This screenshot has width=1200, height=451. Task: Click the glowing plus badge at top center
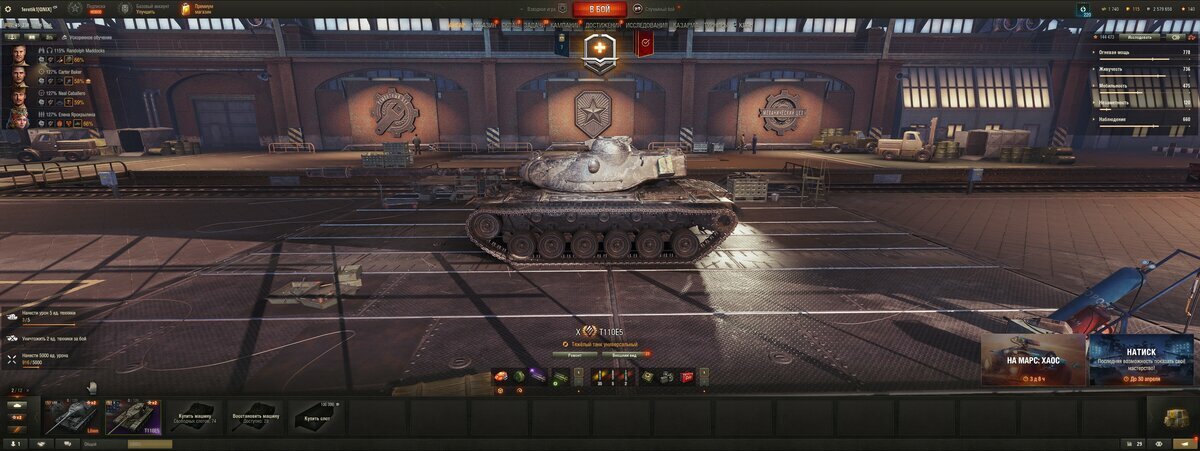[x=600, y=48]
